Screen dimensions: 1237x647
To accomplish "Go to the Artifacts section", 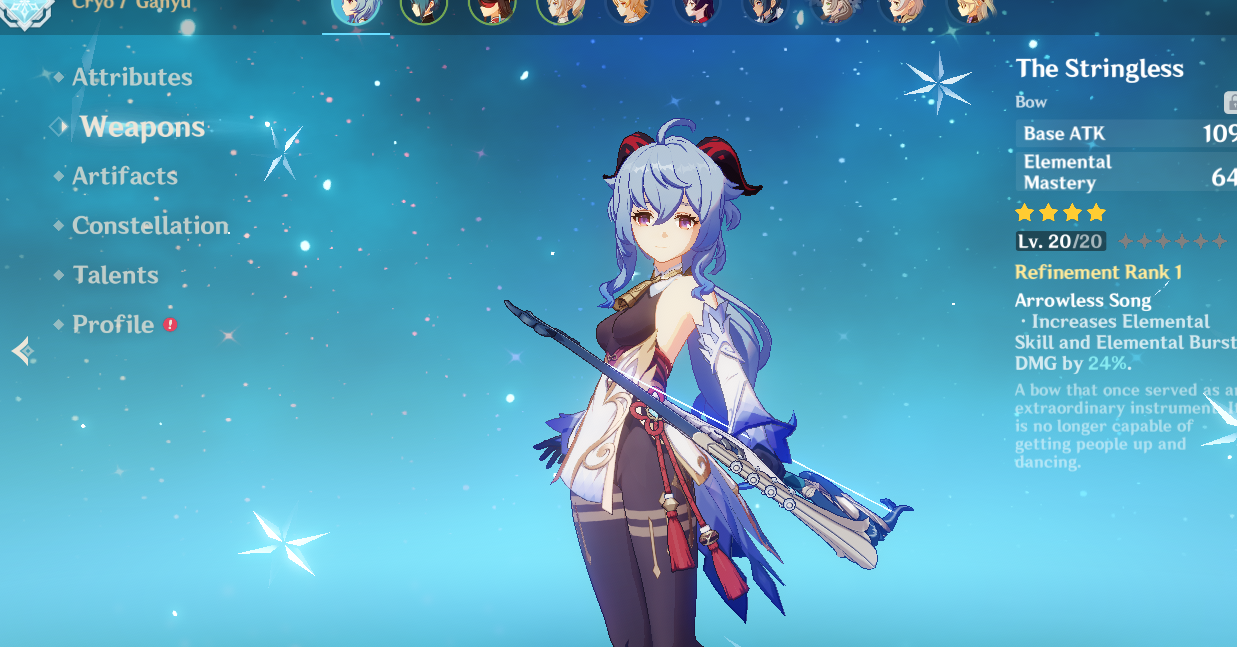I will [x=124, y=176].
